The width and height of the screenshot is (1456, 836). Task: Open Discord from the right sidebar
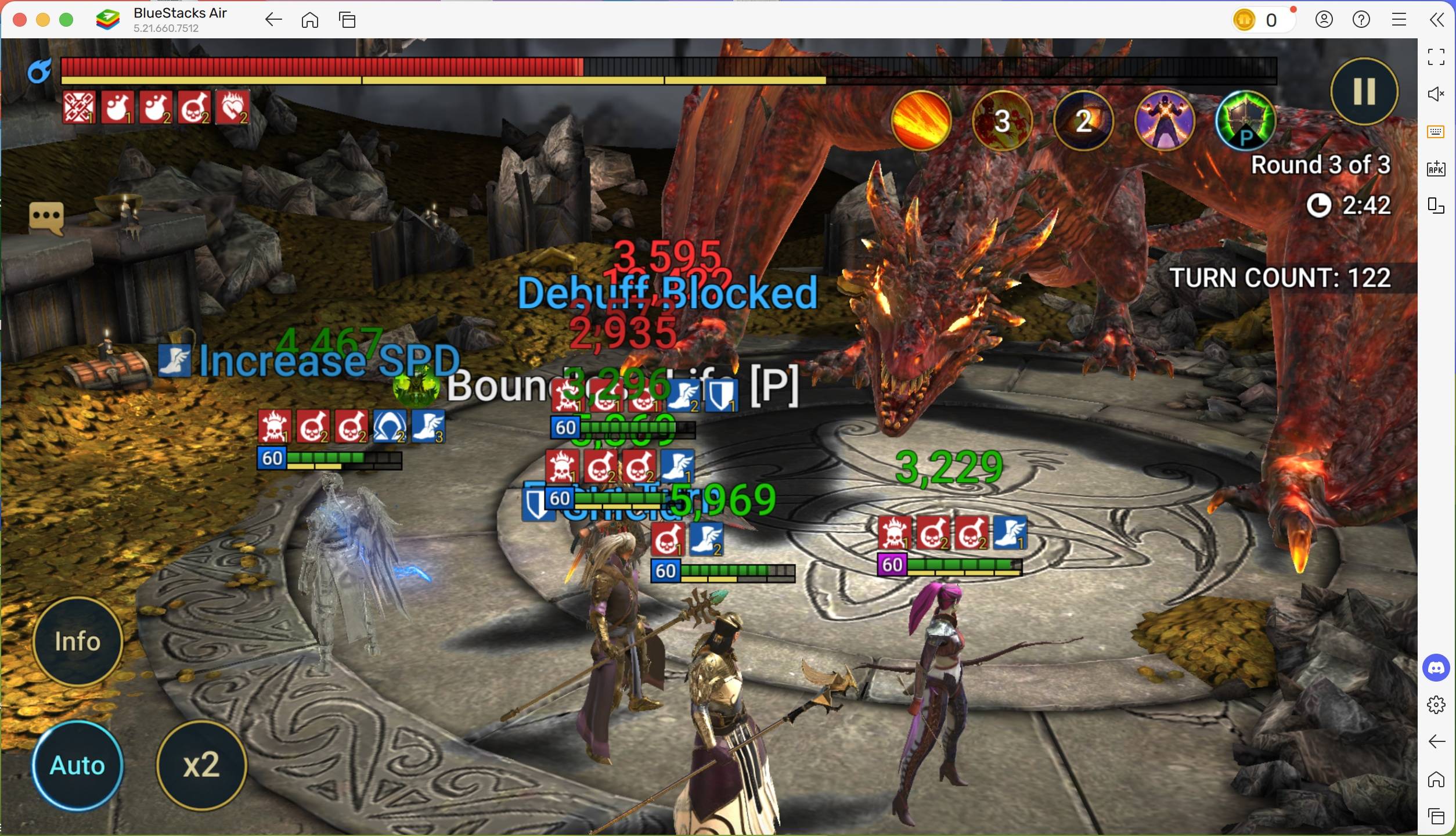pos(1436,668)
